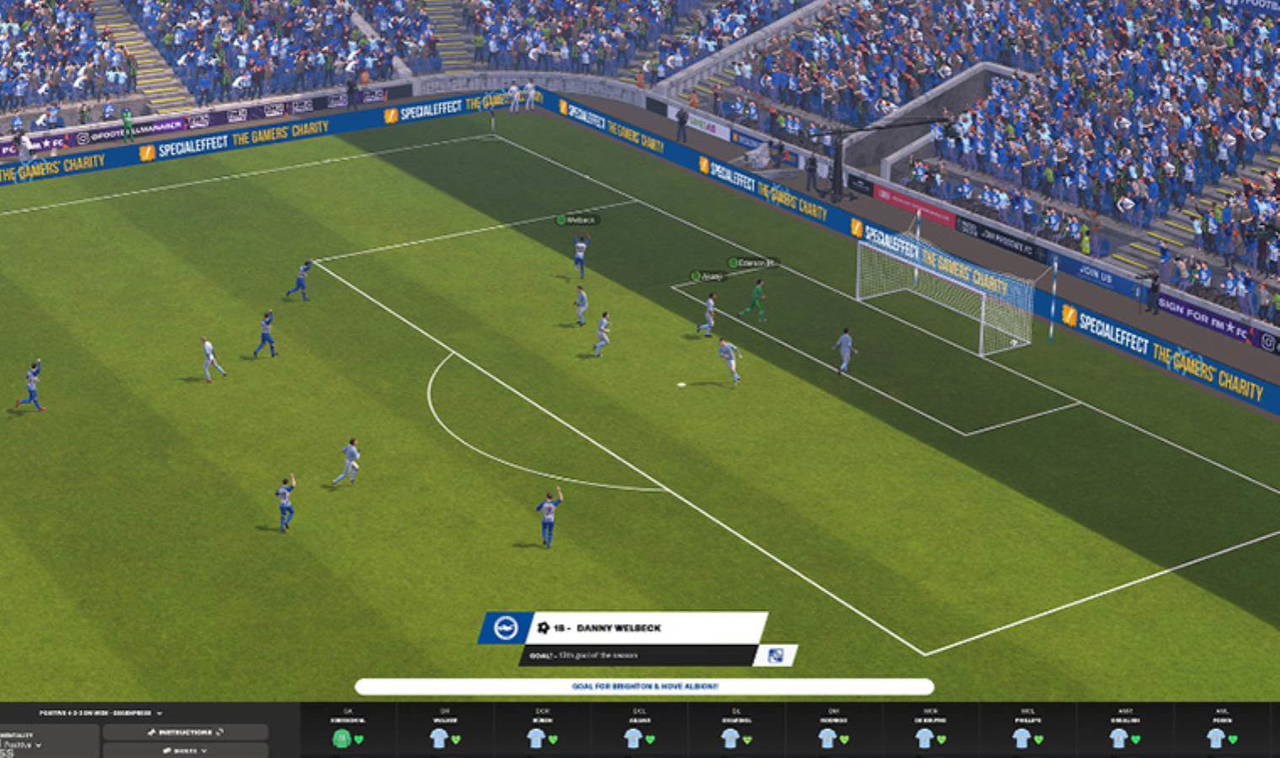
Task: Click the Goal for Brighton & Hove Albion bar
Action: click(644, 687)
